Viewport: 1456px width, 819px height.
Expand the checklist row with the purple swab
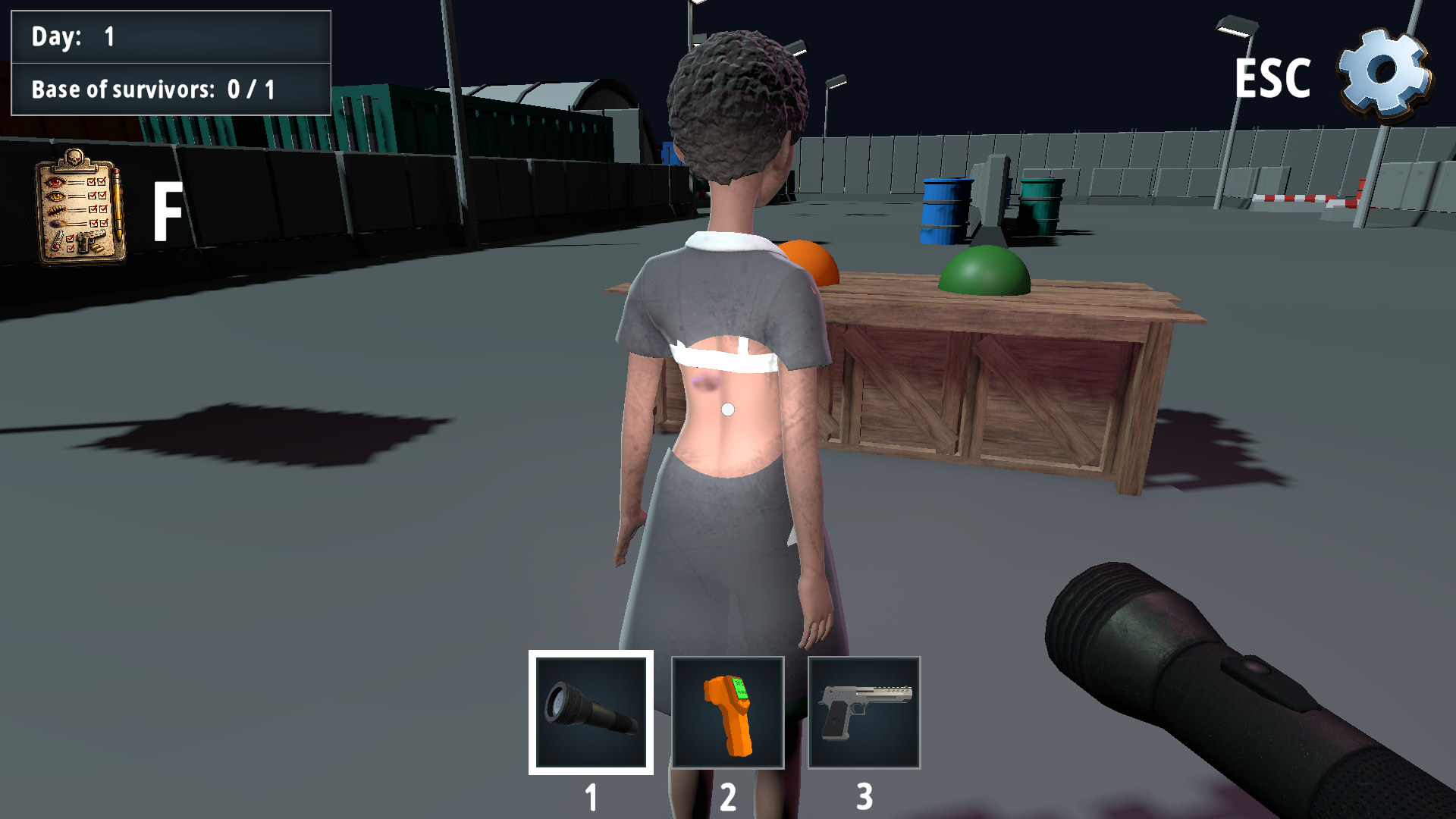[x=58, y=223]
